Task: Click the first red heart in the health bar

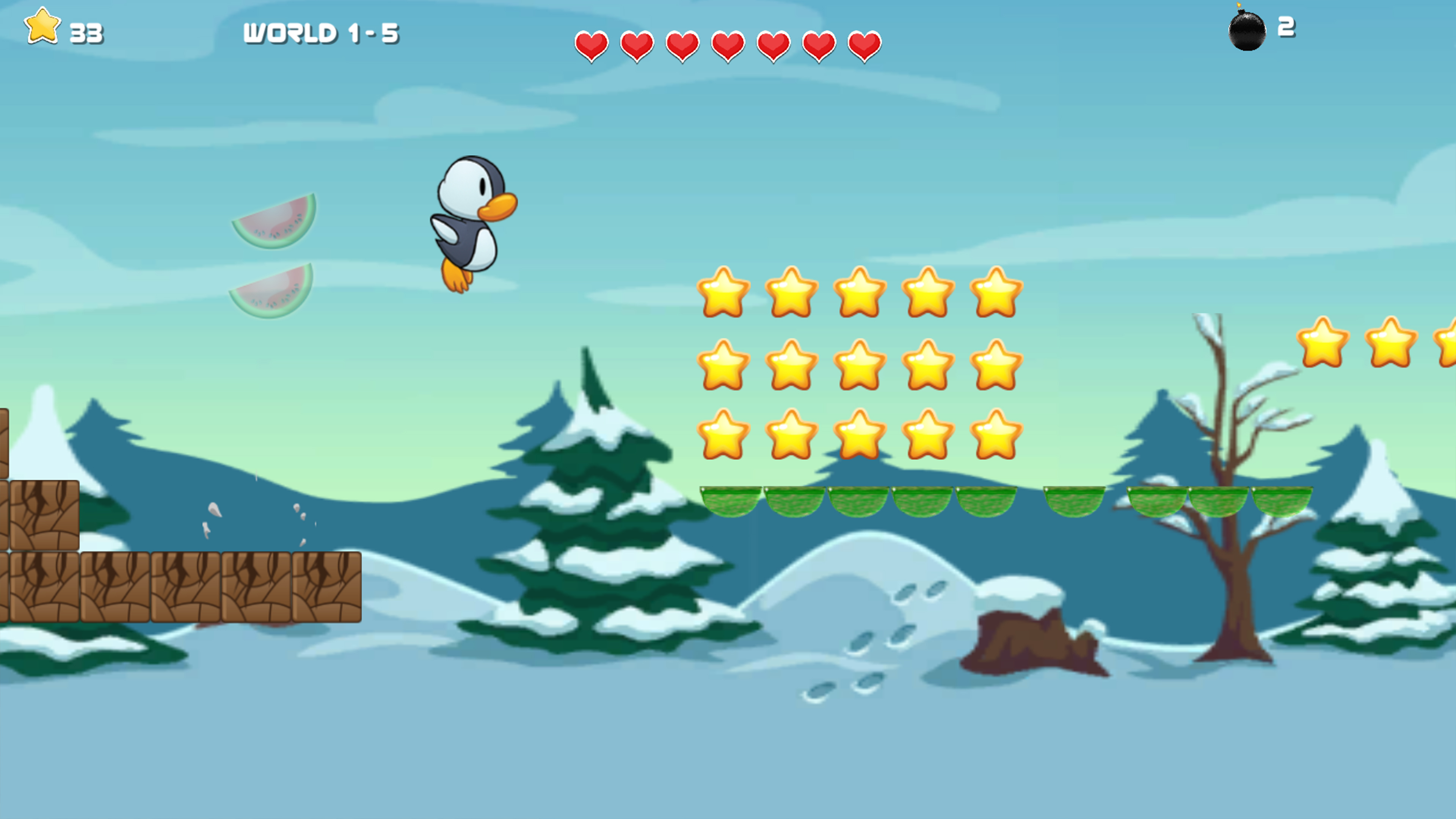Action: coord(591,46)
